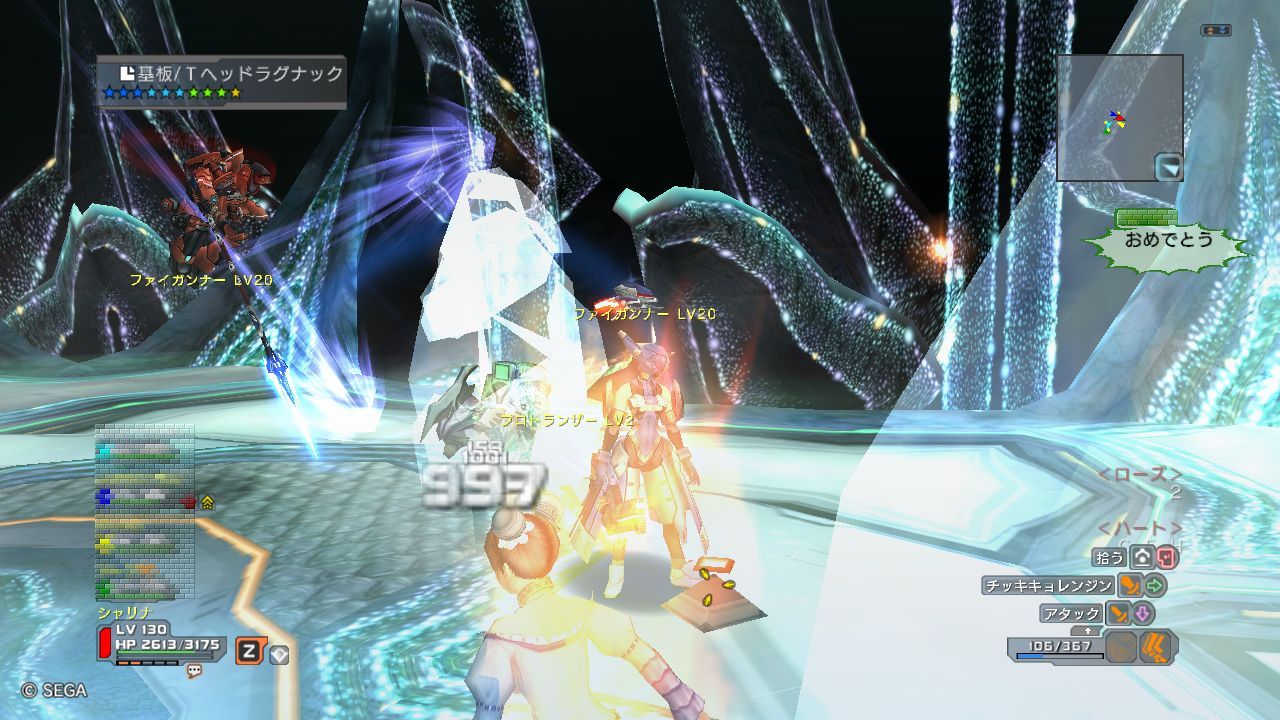
Task: Expand the palette up-arrow tab
Action: pos(1087,631)
